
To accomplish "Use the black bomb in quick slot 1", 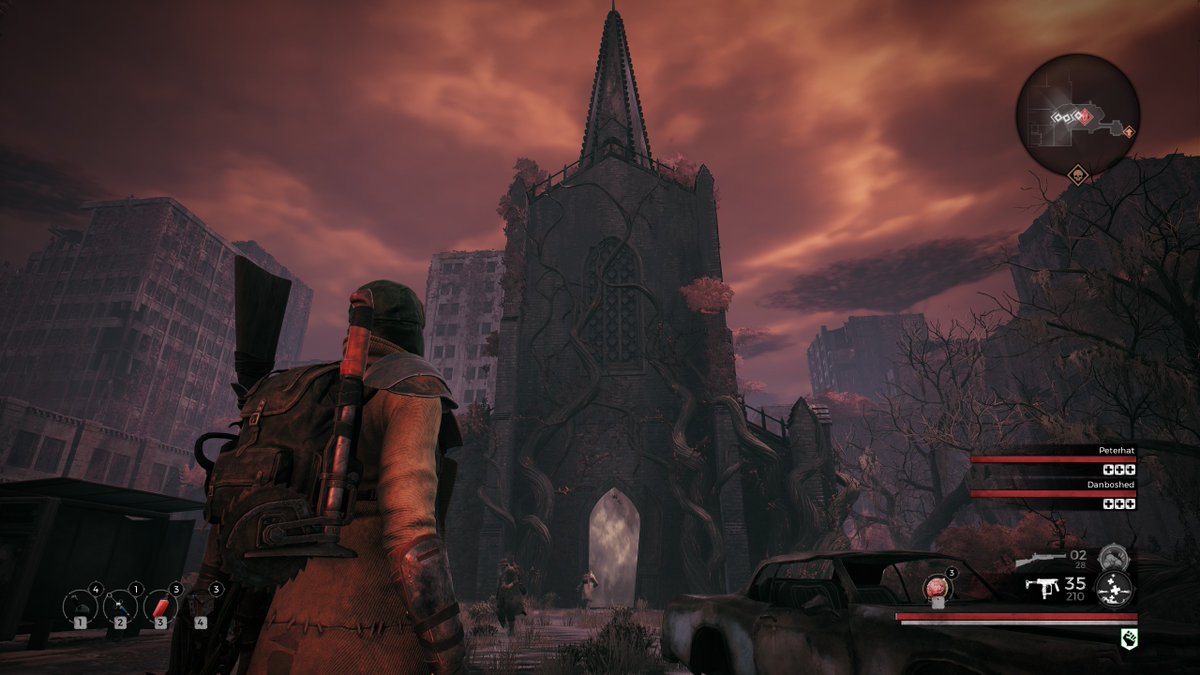I will 80,604.
